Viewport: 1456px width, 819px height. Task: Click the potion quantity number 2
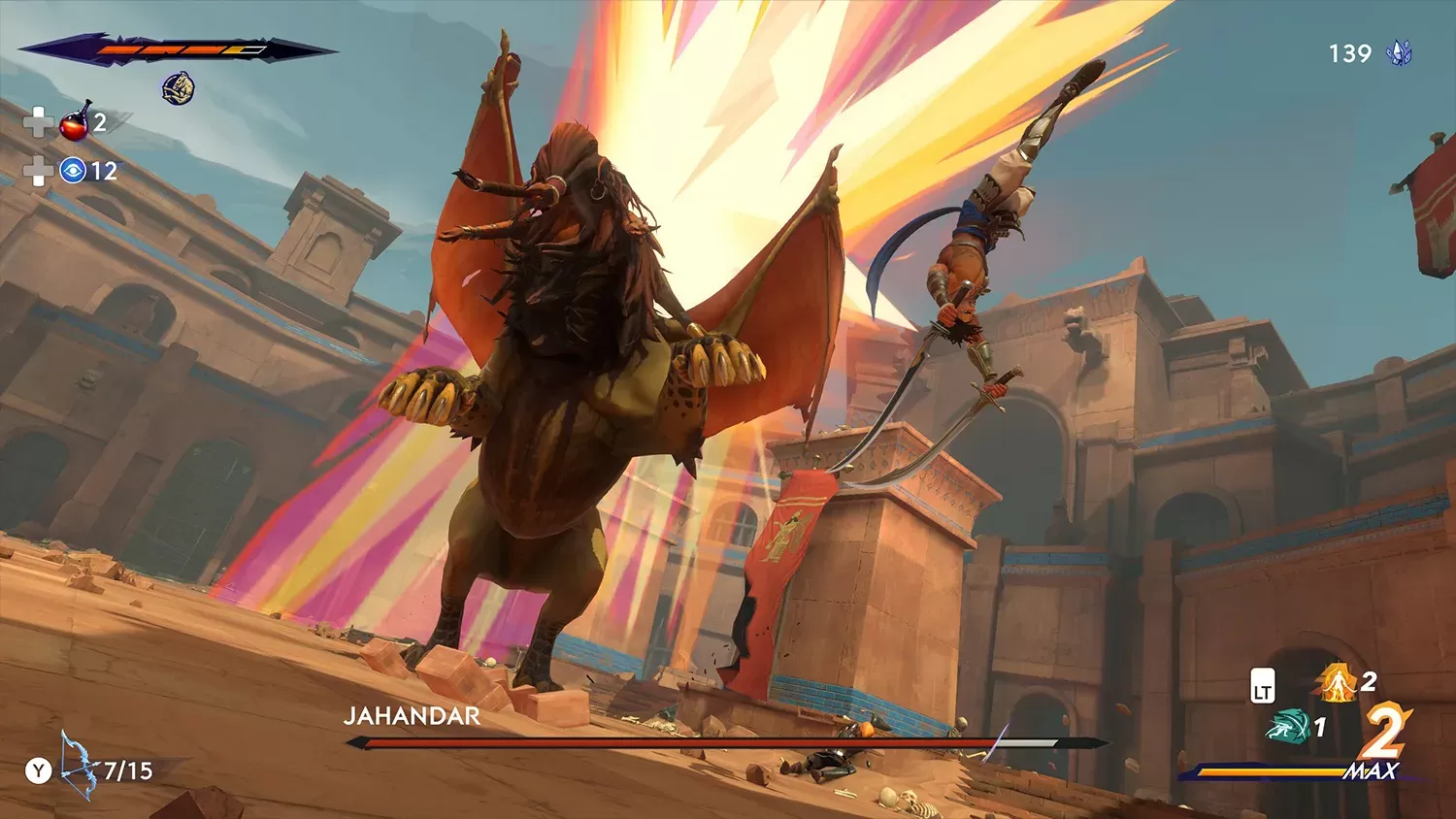[102, 123]
